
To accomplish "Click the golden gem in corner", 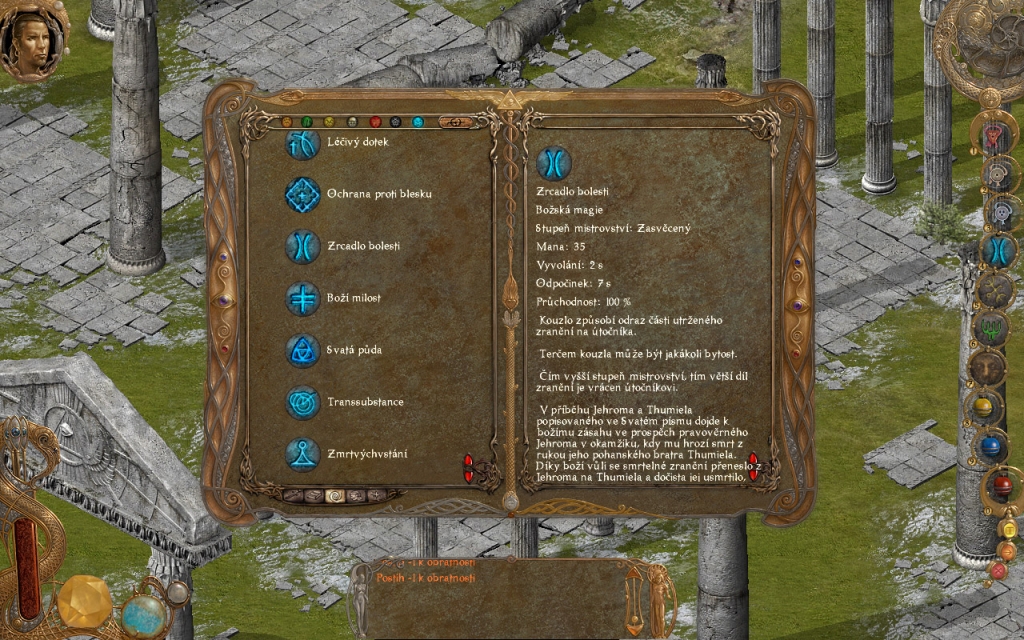I will (x=84, y=602).
